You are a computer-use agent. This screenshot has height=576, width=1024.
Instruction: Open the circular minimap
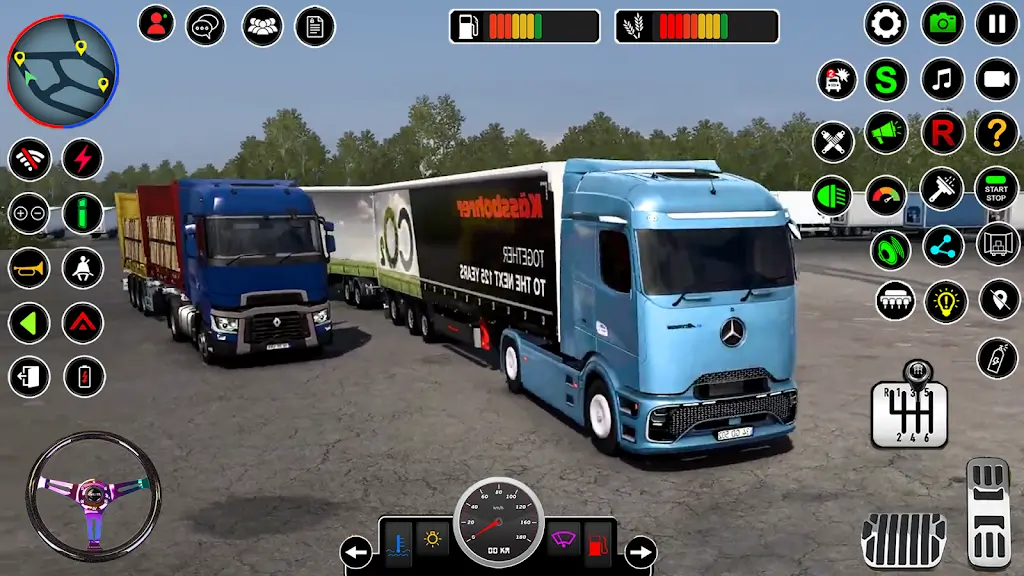click(62, 72)
